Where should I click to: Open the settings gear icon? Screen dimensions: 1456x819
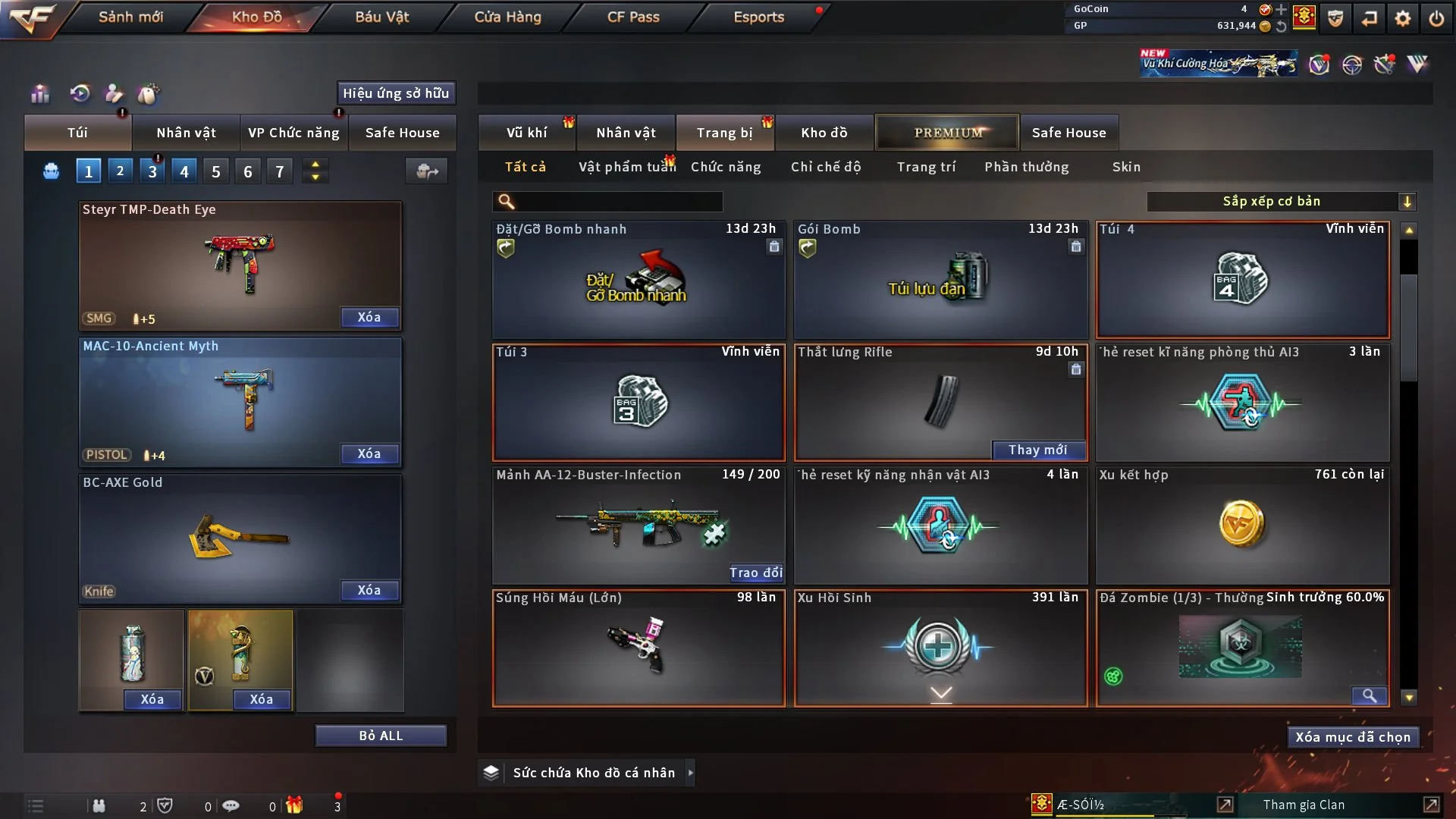[1403, 18]
